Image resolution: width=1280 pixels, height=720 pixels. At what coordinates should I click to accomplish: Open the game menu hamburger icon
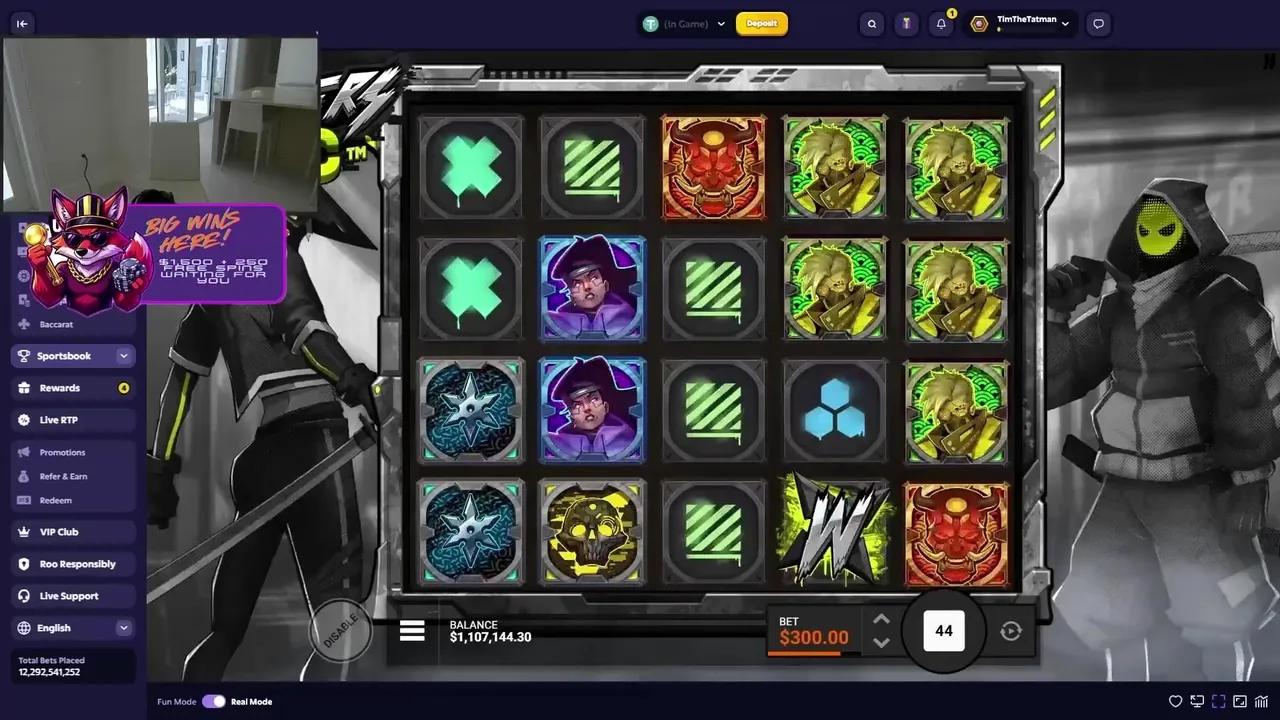(412, 630)
